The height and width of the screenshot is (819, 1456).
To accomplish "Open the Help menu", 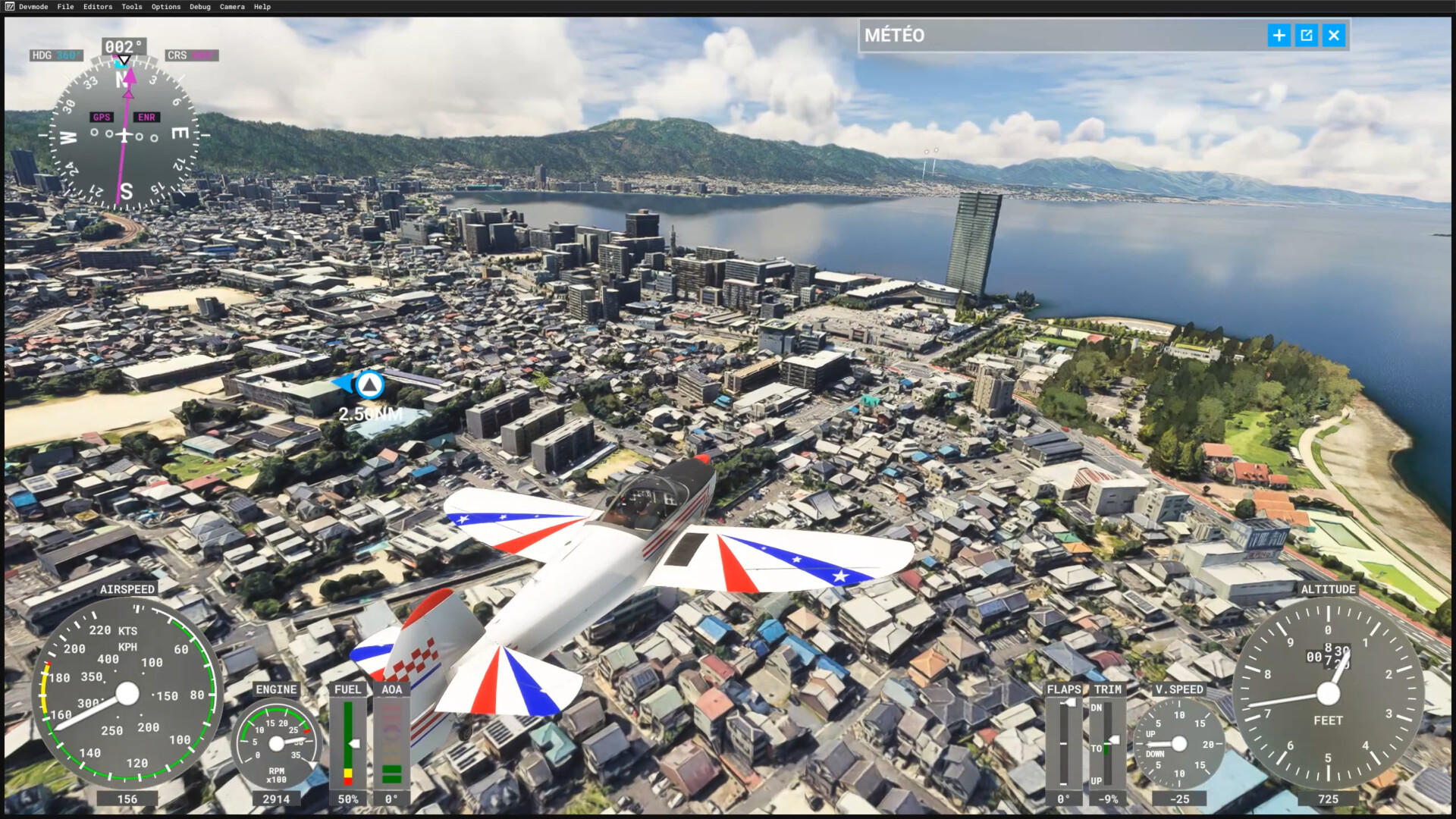I will point(262,7).
